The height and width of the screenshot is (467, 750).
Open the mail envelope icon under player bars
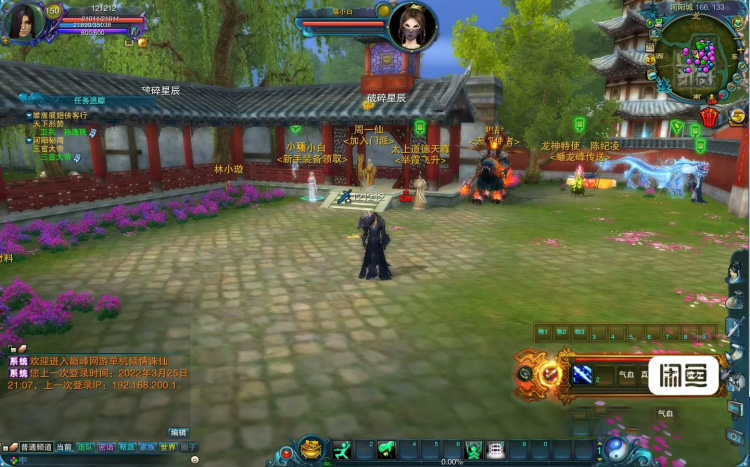click(129, 43)
